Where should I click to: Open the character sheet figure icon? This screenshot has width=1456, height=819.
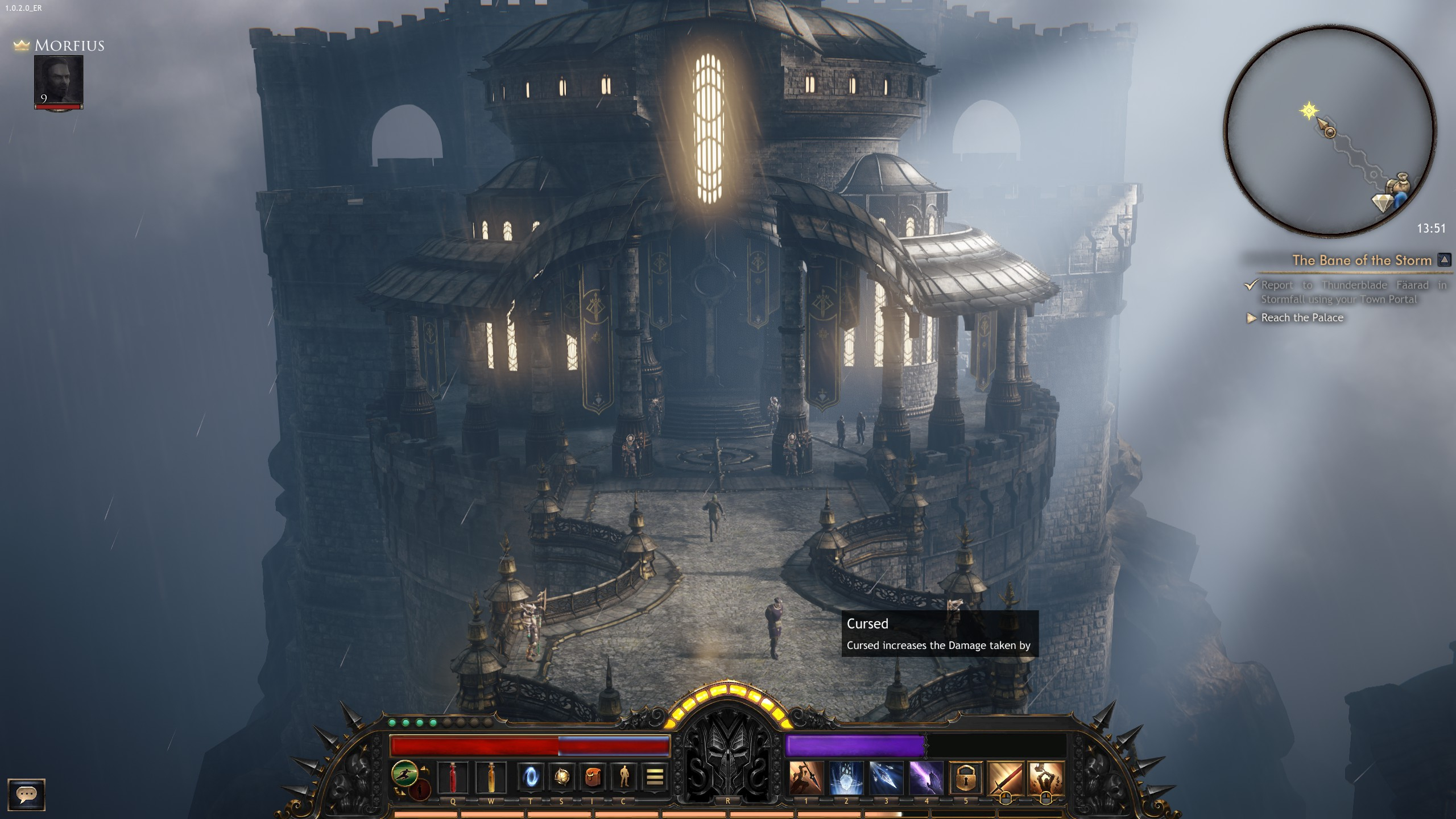pos(624,777)
